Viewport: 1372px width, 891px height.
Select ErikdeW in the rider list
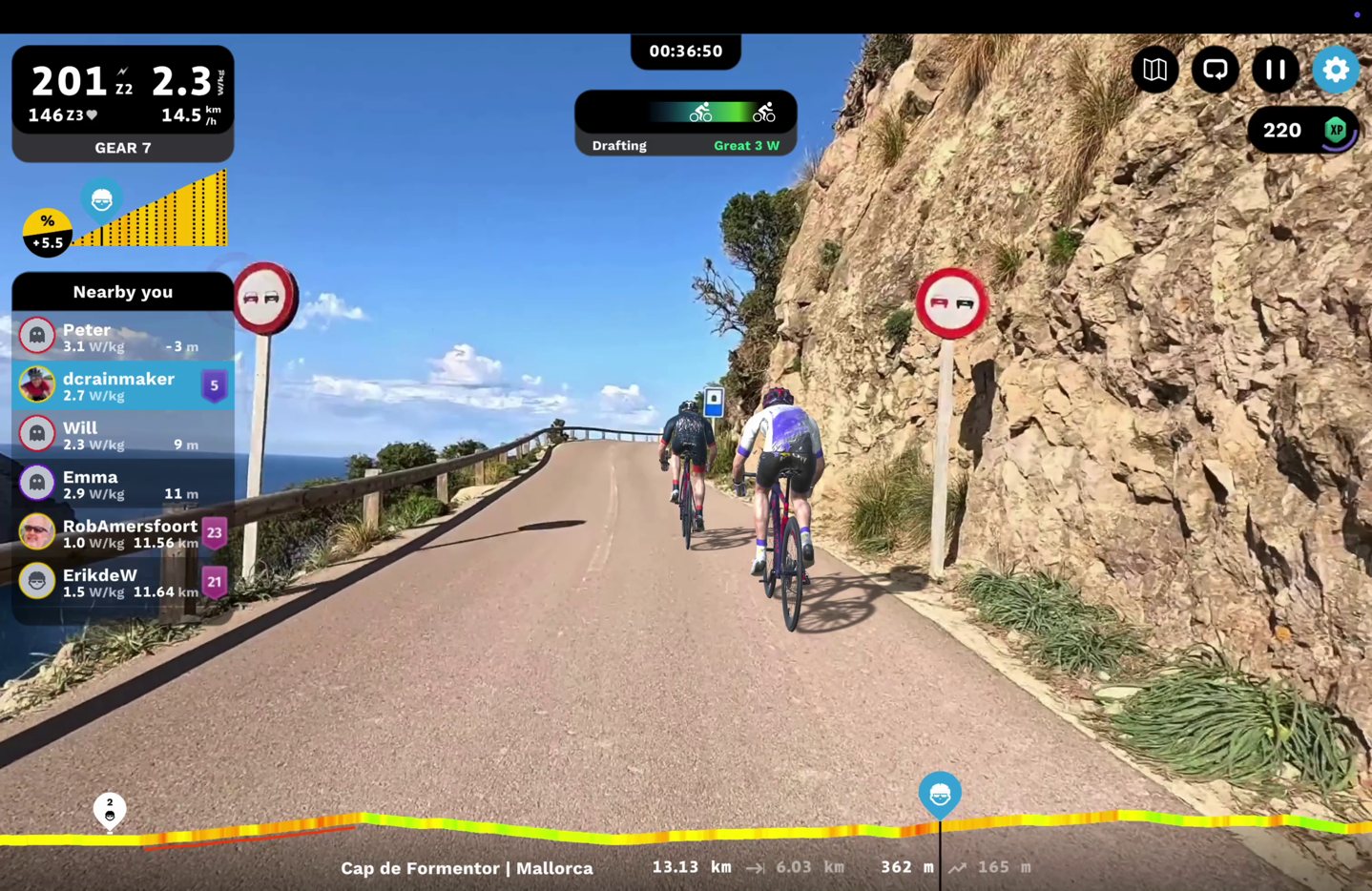(122, 582)
